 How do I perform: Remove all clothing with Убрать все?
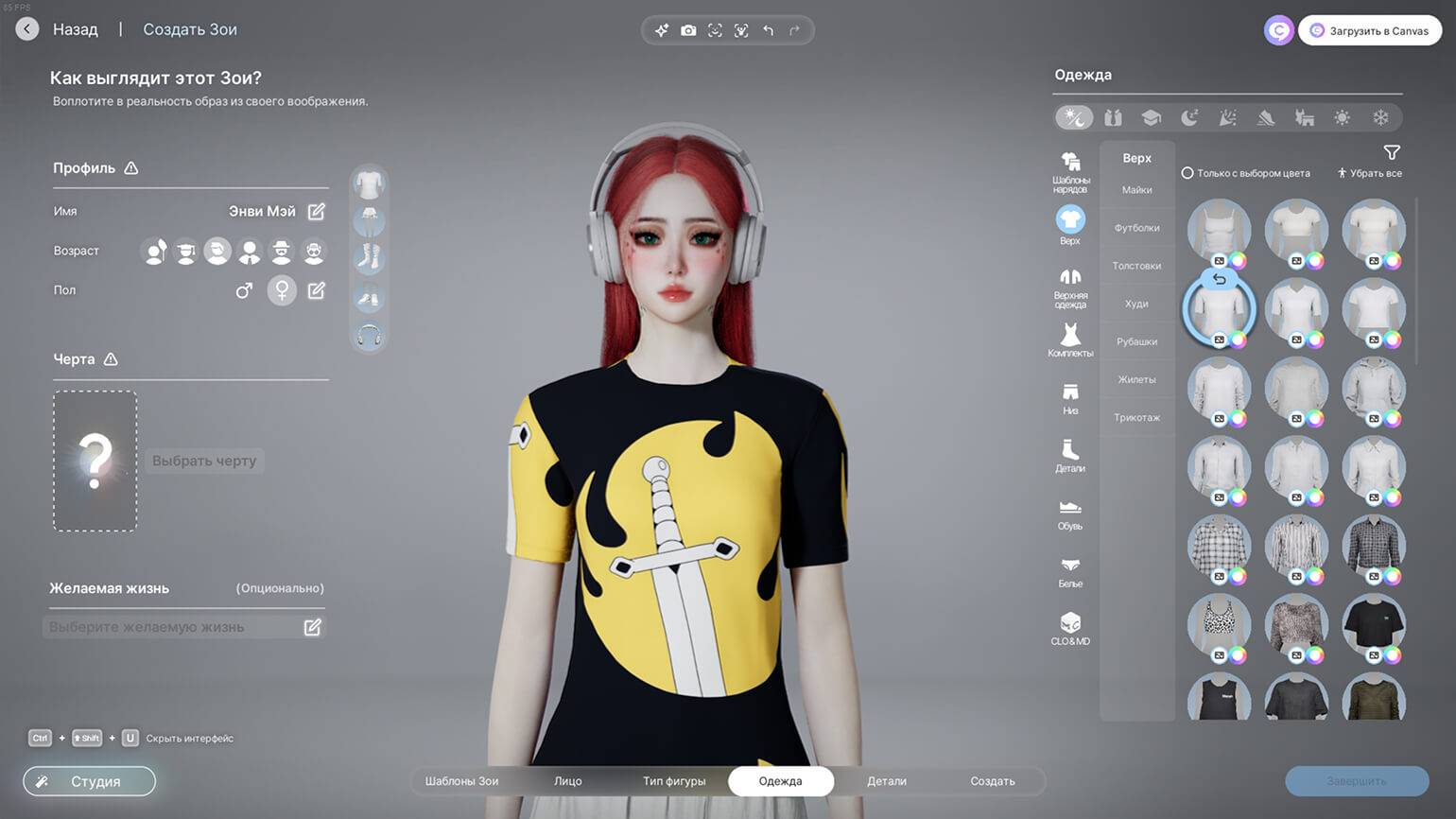1369,173
